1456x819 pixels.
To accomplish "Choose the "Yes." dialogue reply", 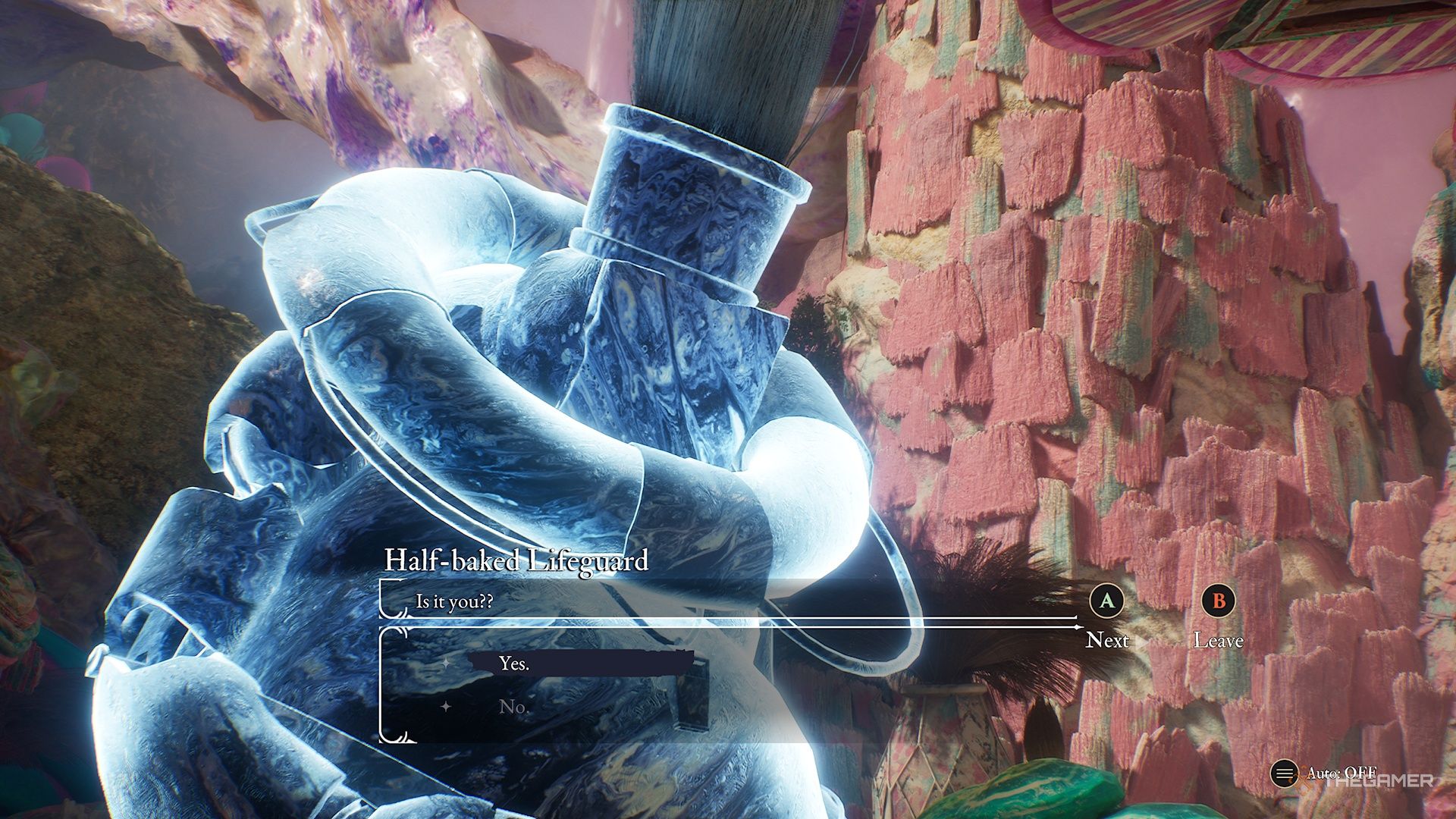I will click(514, 664).
